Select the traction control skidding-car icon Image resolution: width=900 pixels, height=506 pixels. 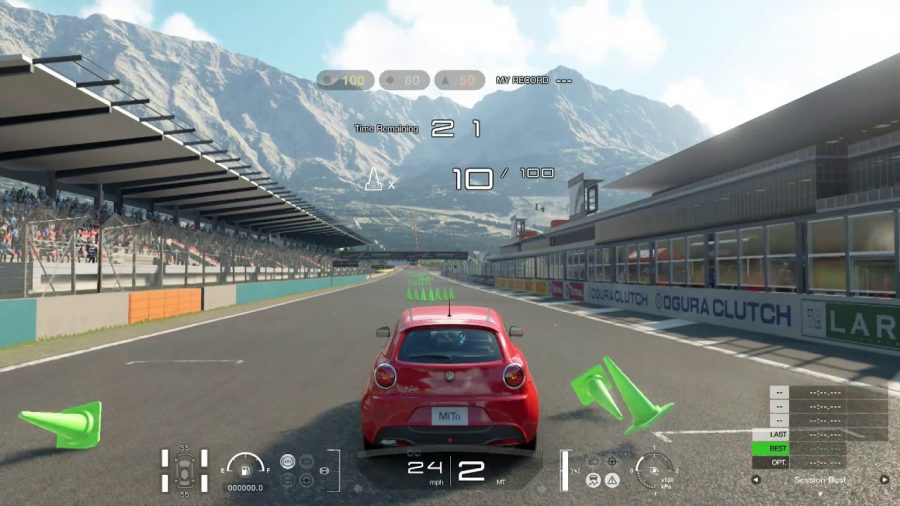pos(592,480)
